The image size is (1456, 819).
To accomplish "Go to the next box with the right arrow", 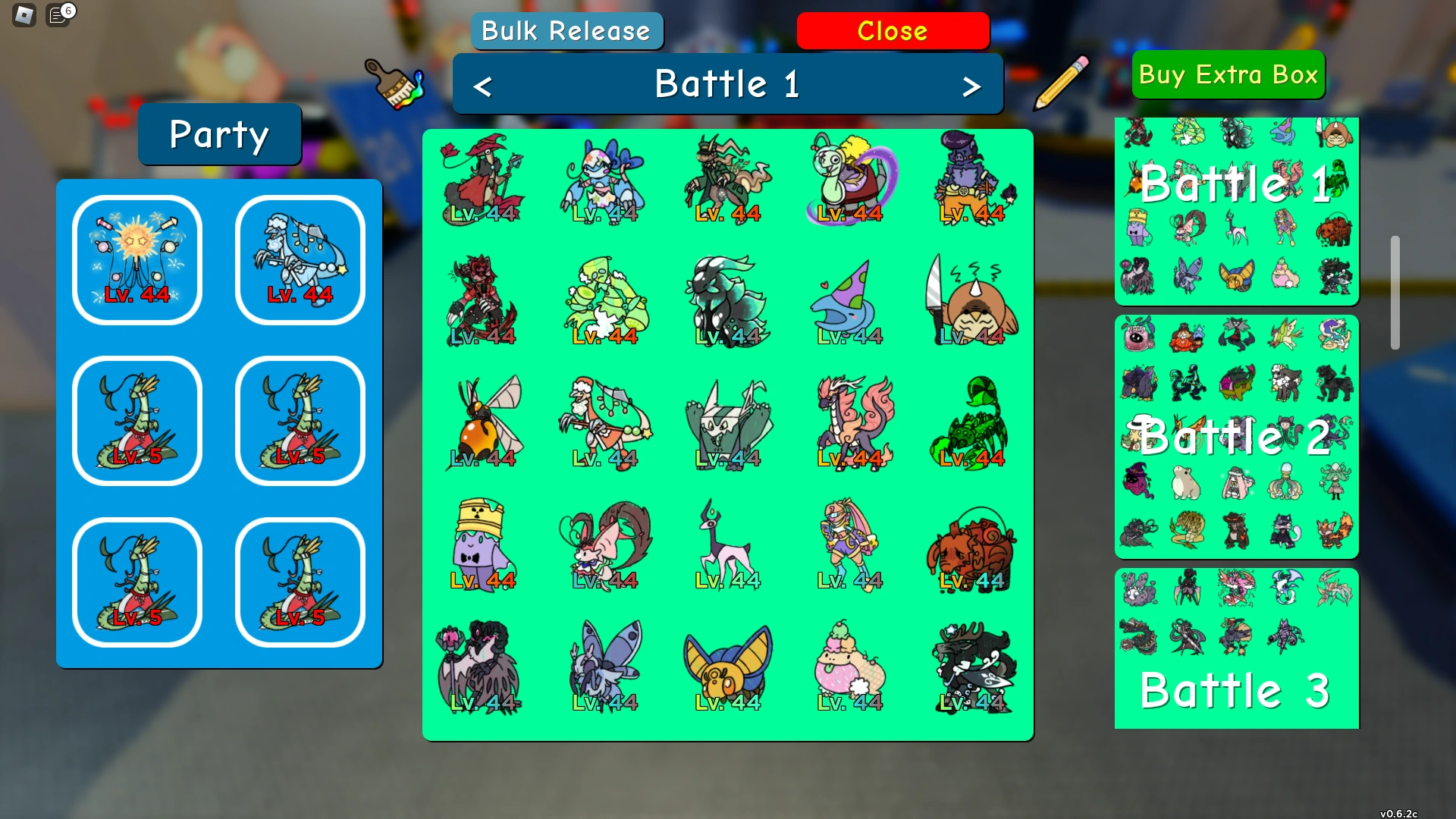I will (x=973, y=84).
